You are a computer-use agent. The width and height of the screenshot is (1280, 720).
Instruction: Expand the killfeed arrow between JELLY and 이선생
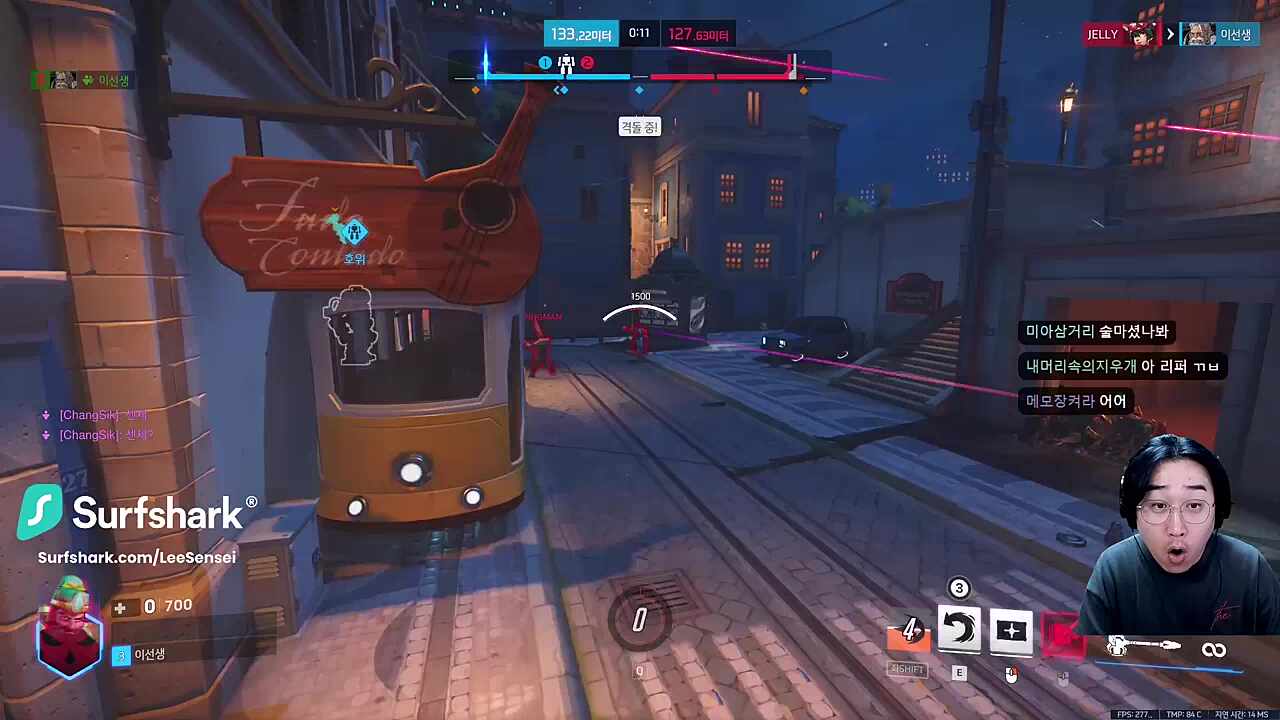(1169, 33)
